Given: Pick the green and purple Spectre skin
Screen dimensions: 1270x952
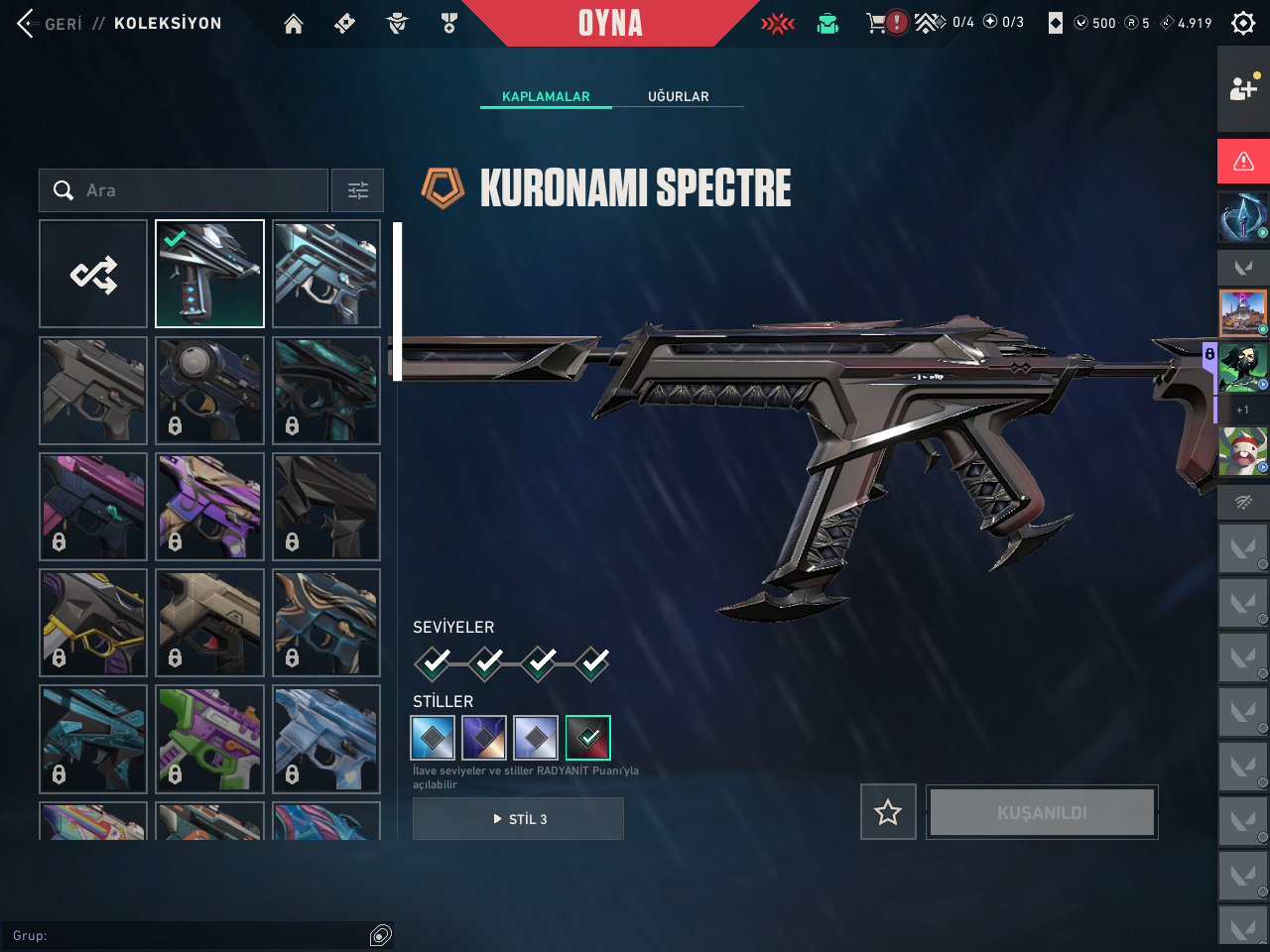Looking at the screenshot, I should coord(209,739).
